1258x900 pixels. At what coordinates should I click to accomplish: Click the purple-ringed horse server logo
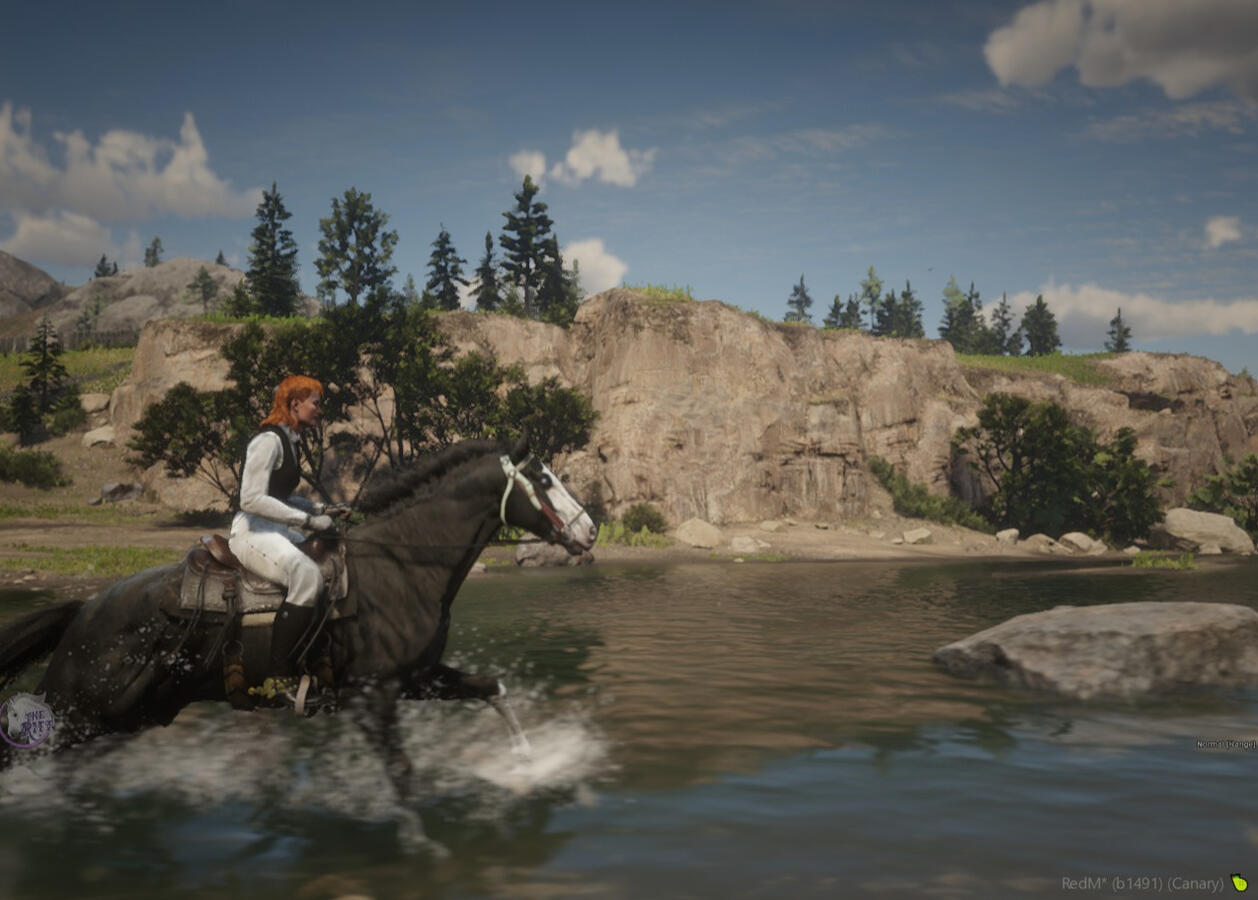click(x=27, y=721)
